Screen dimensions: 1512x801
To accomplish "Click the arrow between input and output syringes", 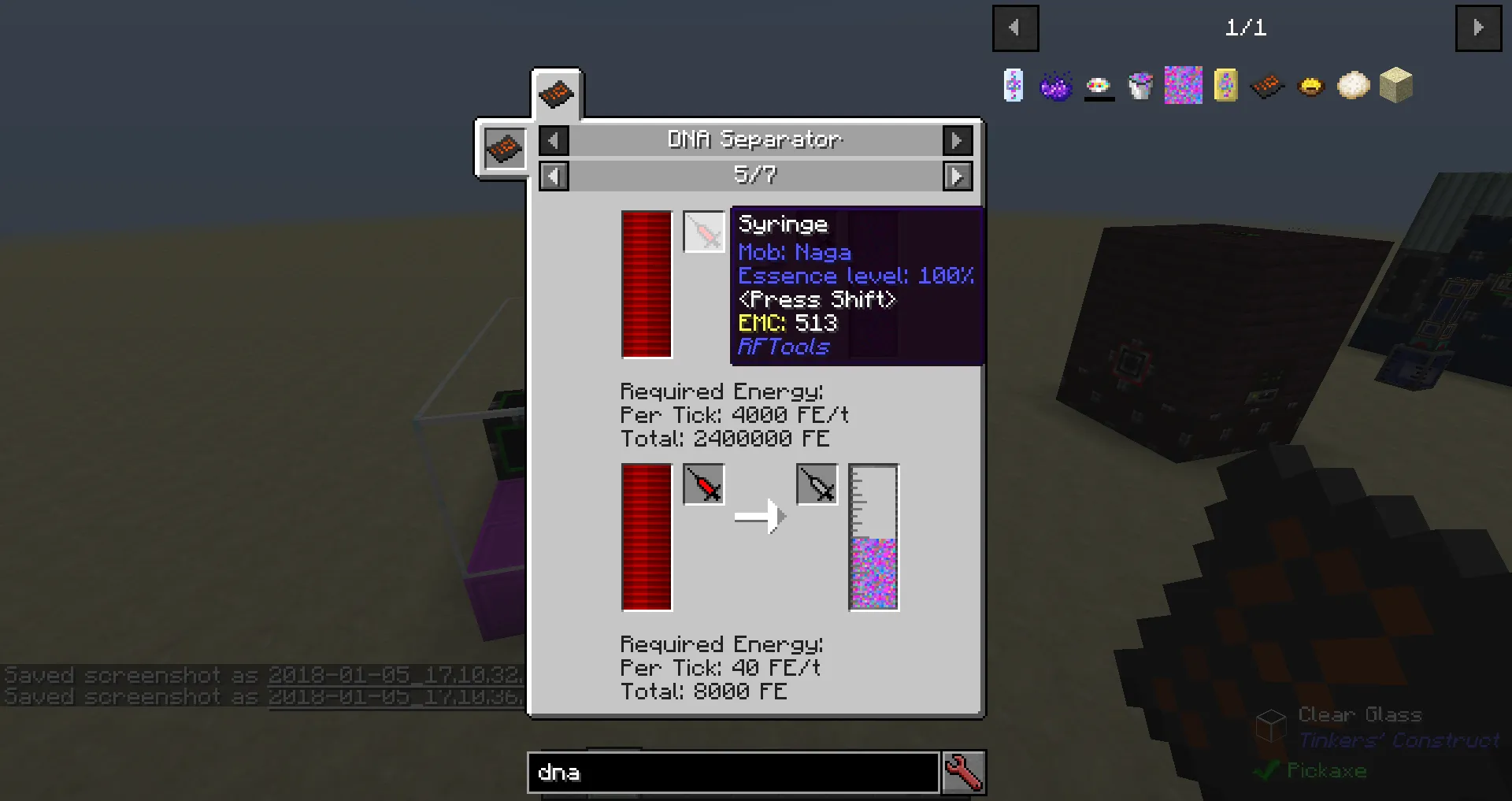I will click(x=760, y=516).
